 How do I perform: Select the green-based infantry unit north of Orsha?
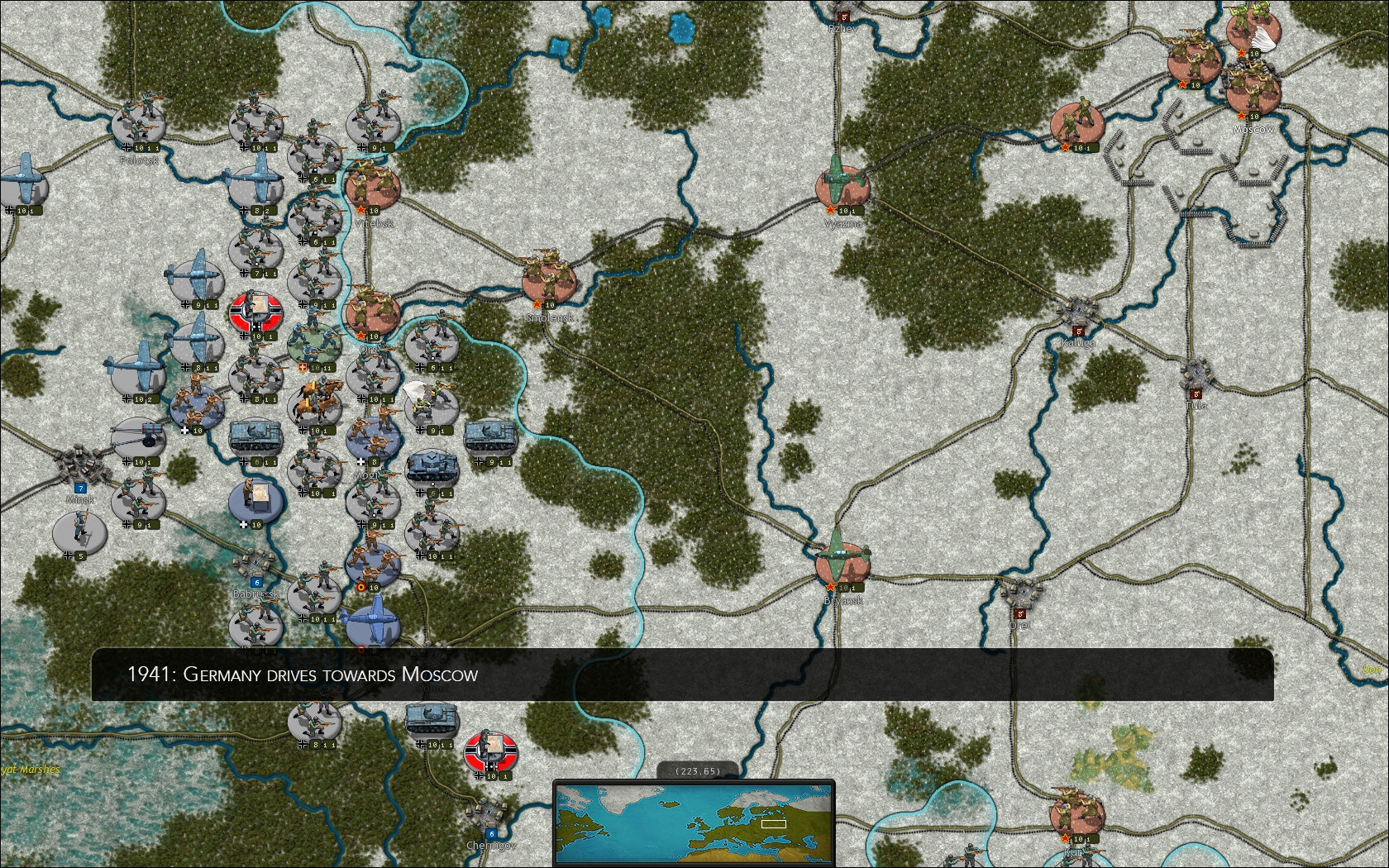(314, 347)
